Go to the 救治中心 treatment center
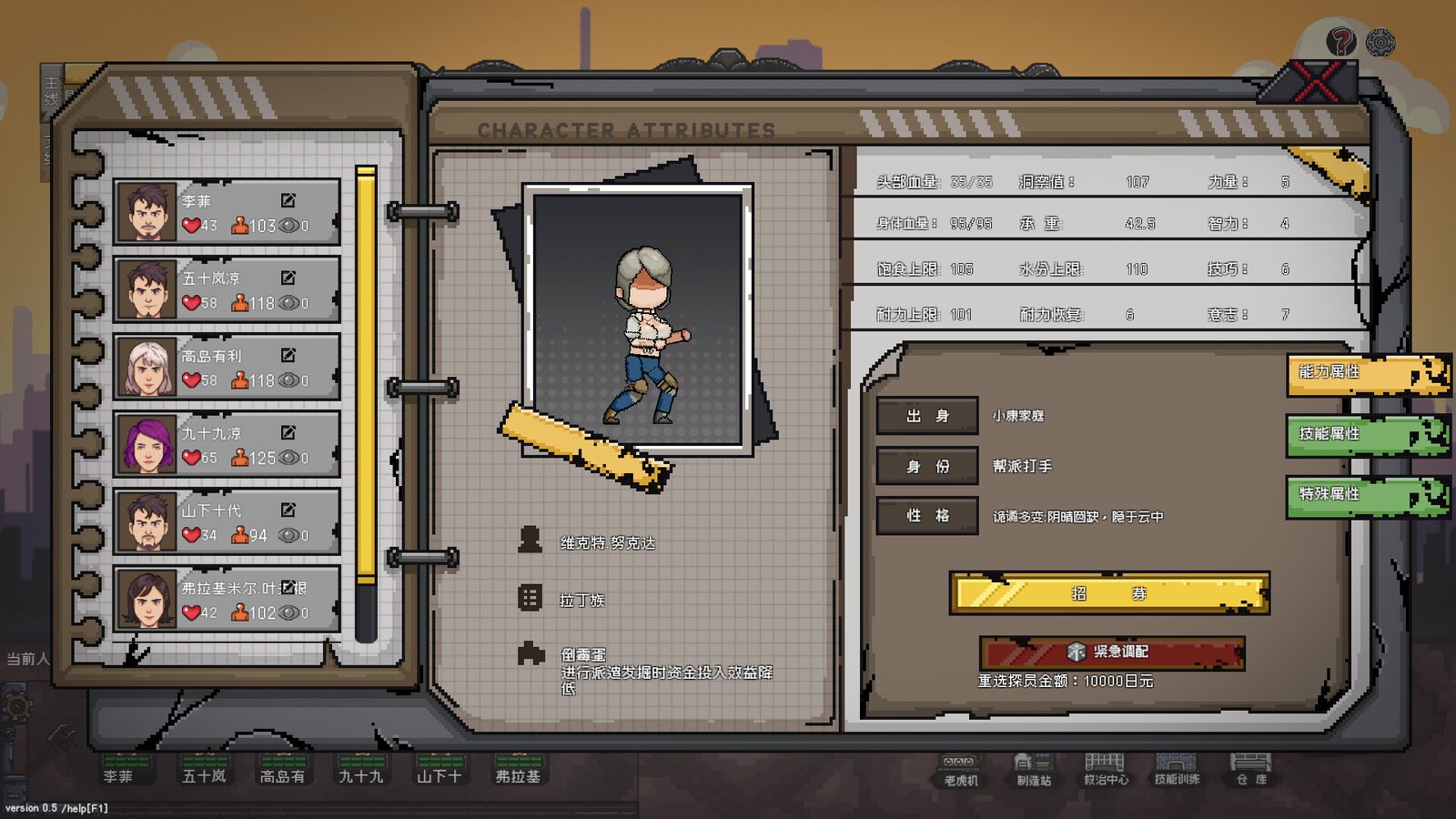The width and height of the screenshot is (1456, 819). click(x=1105, y=768)
